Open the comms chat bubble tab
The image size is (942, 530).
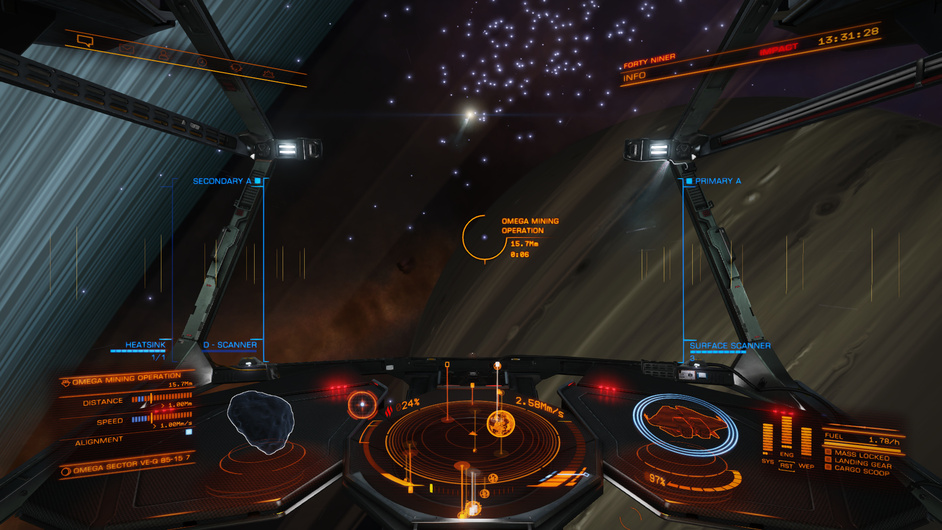tap(84, 41)
